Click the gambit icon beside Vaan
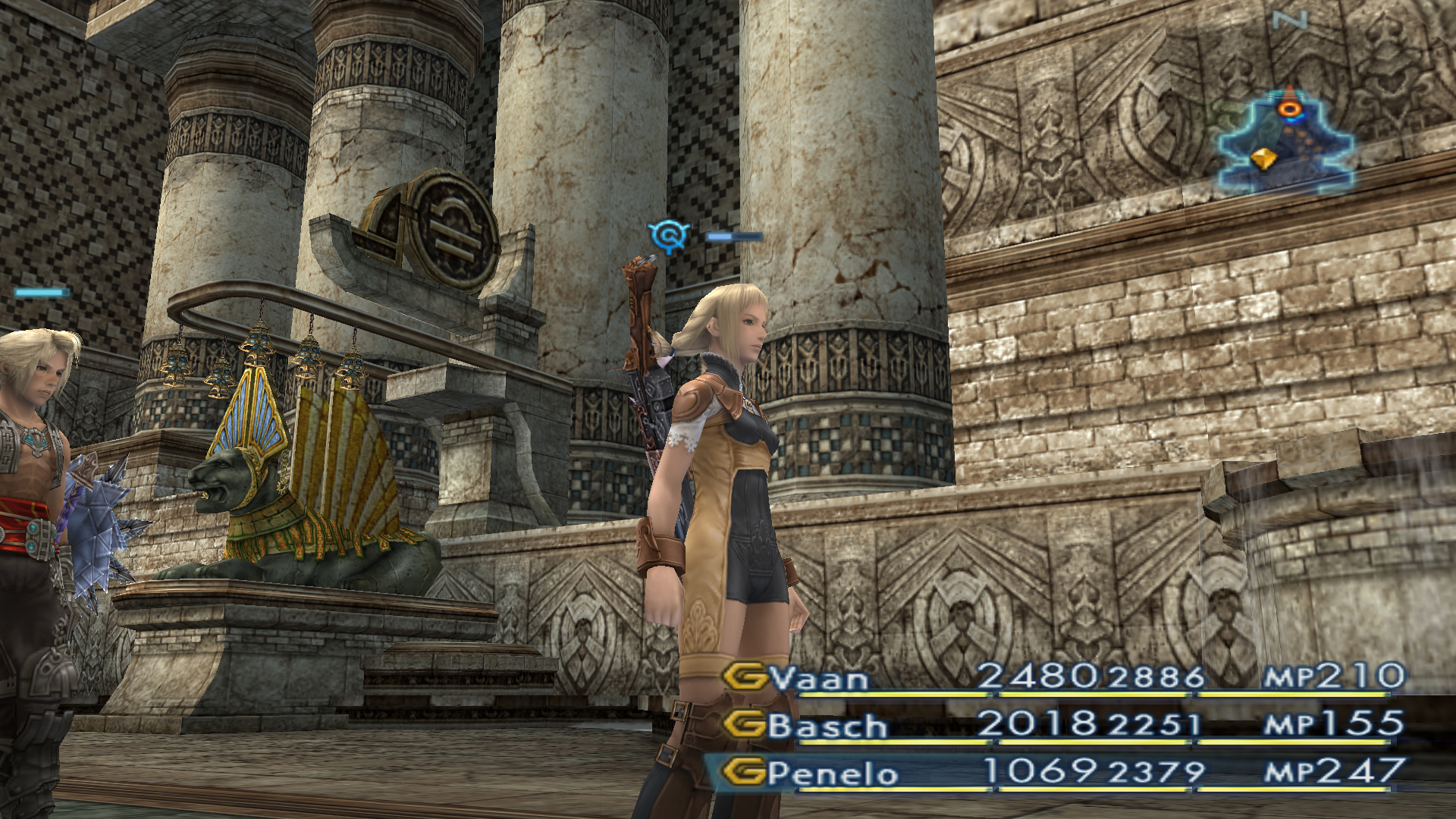Viewport: 1456px width, 819px height. tap(744, 676)
